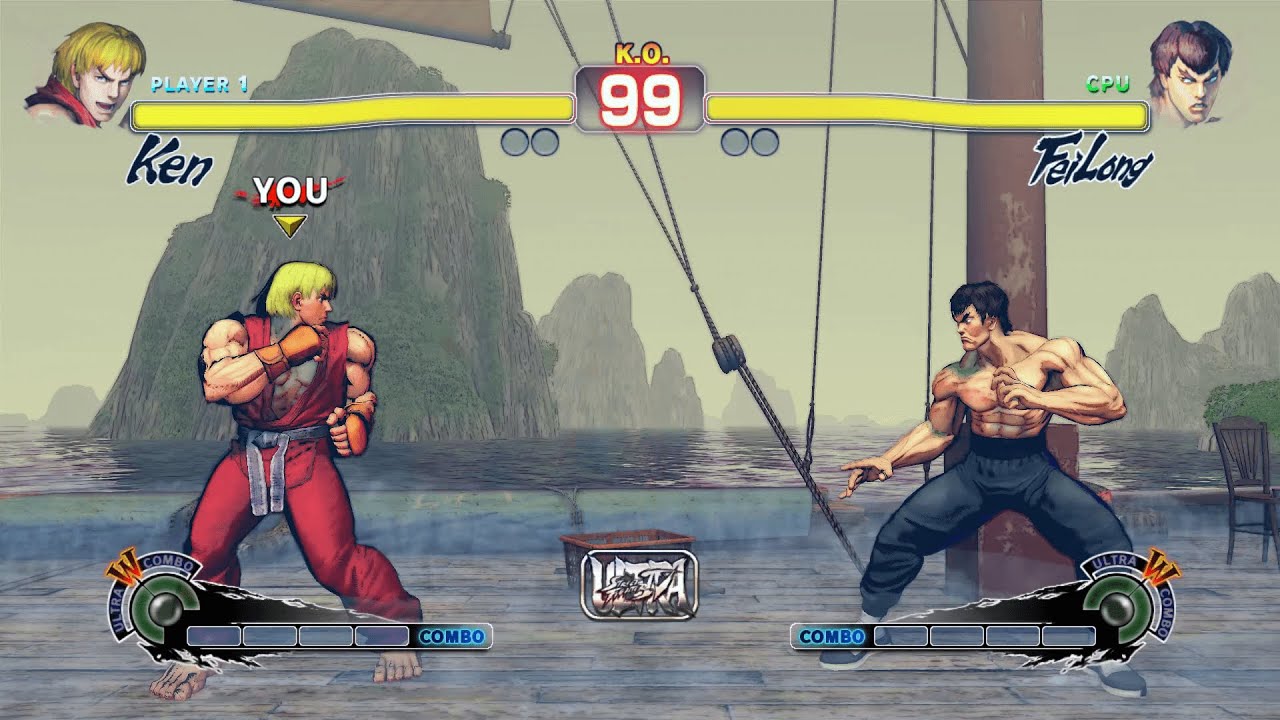1280x720 pixels.
Task: Click the YOU indicator above Ken
Action: (x=290, y=187)
